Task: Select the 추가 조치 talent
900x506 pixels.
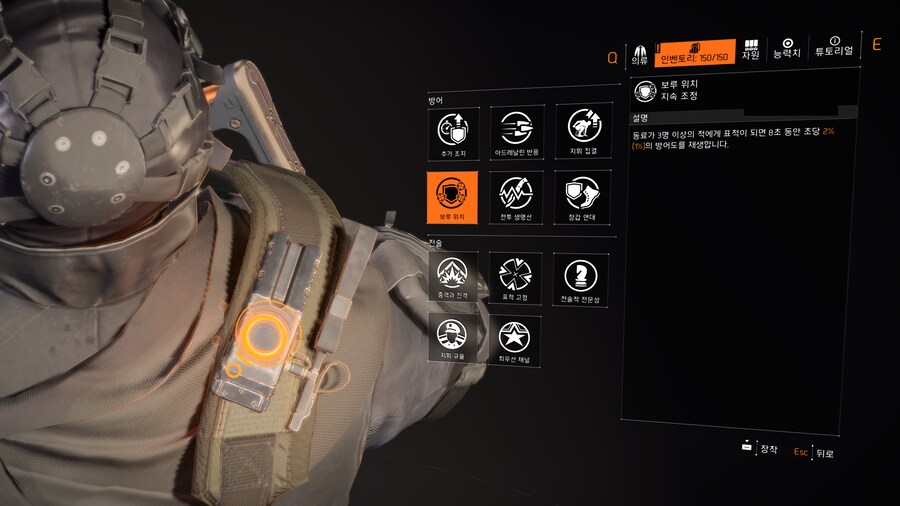Action: click(x=452, y=131)
